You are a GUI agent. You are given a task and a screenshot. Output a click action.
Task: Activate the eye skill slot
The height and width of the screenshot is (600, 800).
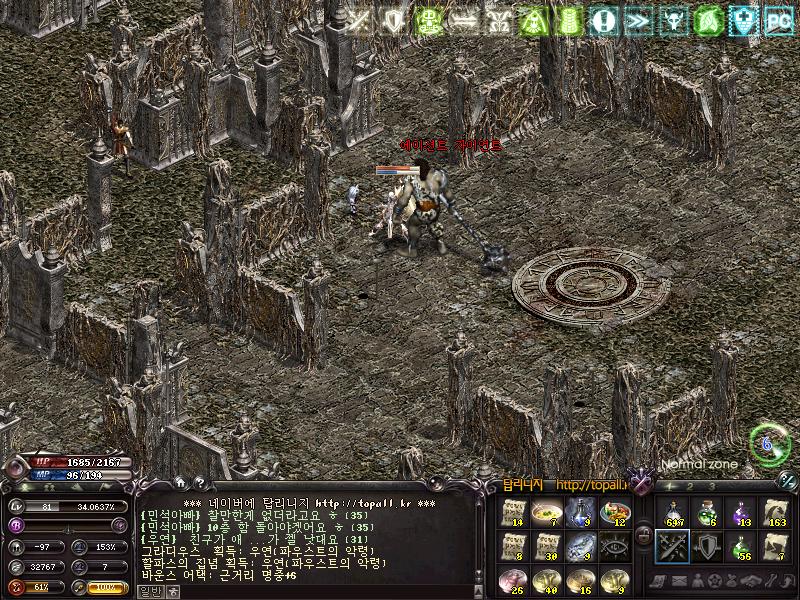(615, 545)
